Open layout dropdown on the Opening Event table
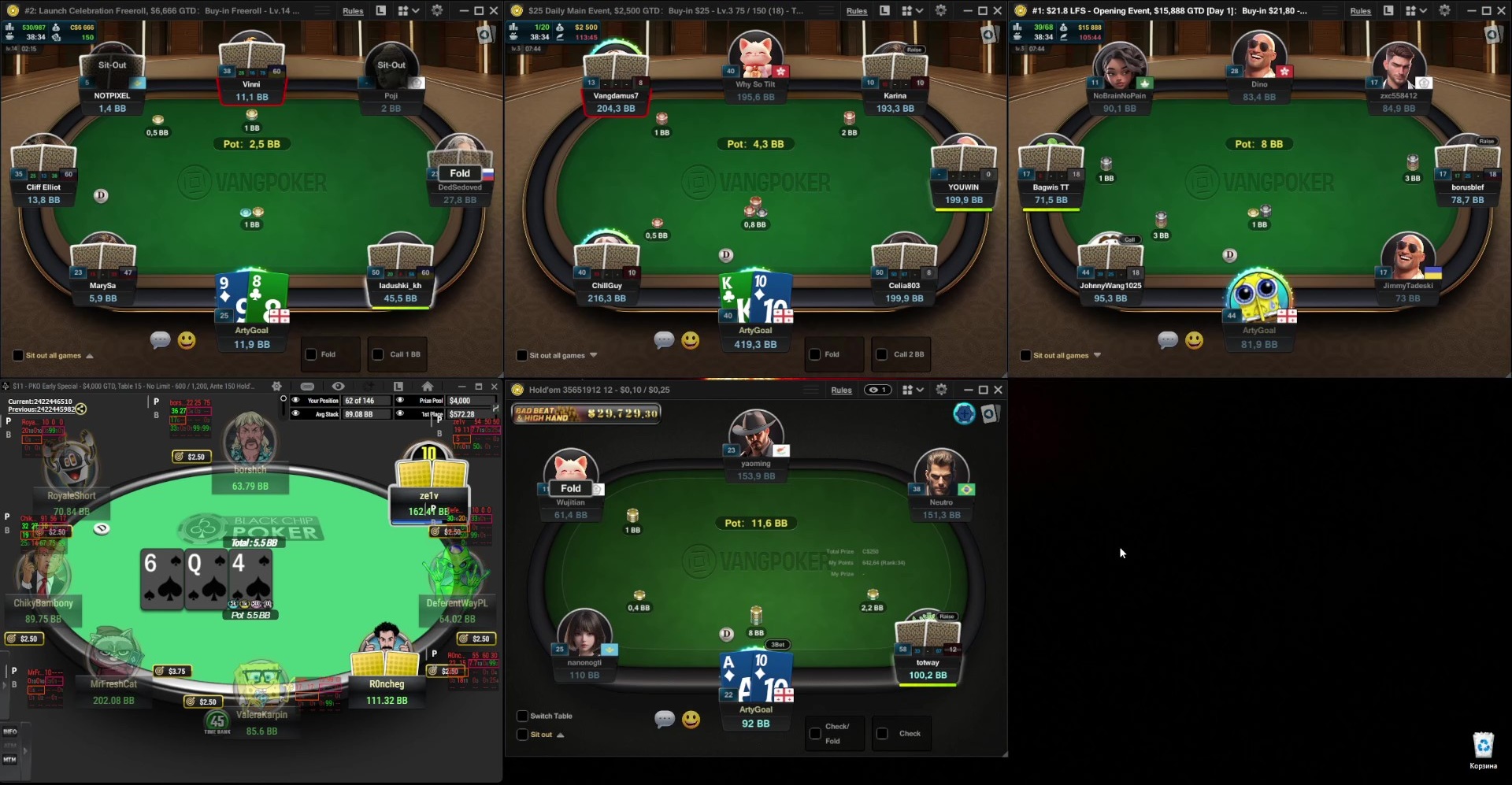The height and width of the screenshot is (785, 1512). tap(1423, 11)
